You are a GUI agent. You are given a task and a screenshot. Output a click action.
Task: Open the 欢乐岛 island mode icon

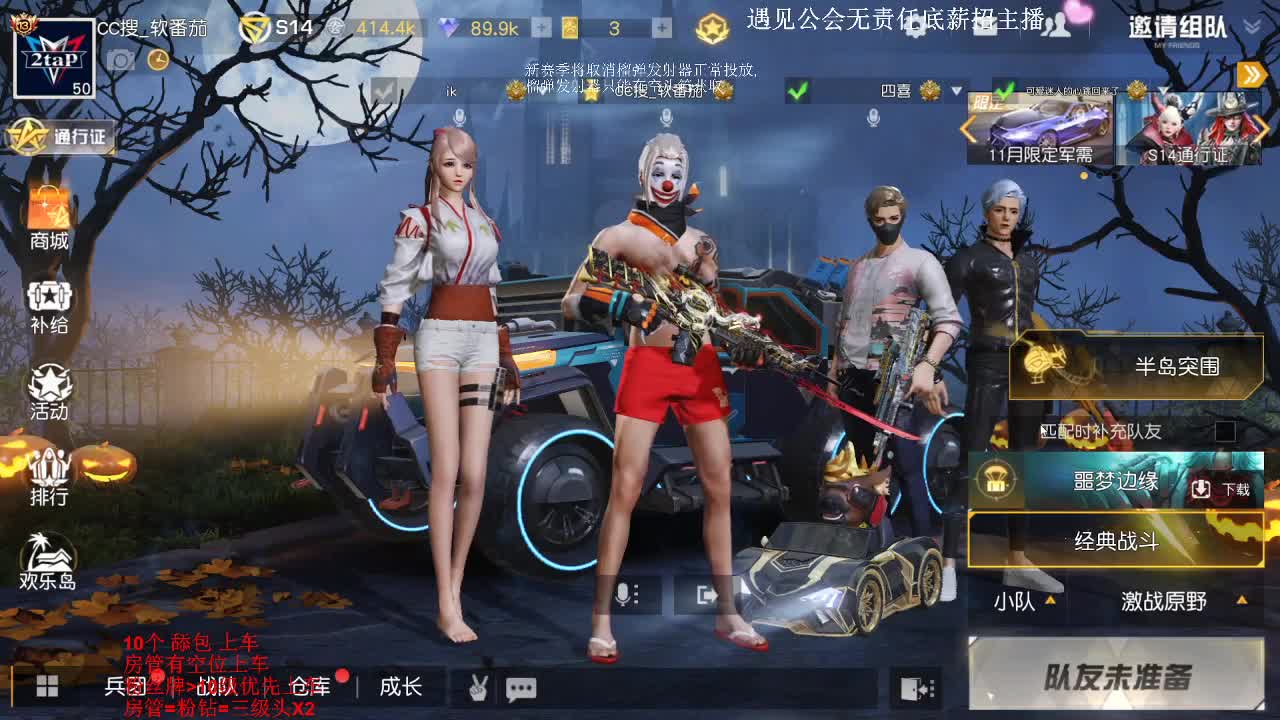point(48,555)
